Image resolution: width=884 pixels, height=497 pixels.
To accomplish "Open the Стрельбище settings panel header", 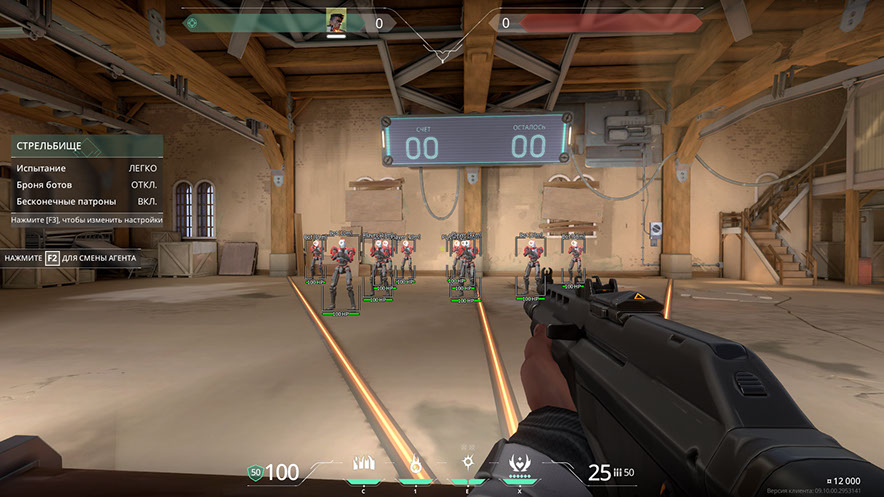I will 84,146.
